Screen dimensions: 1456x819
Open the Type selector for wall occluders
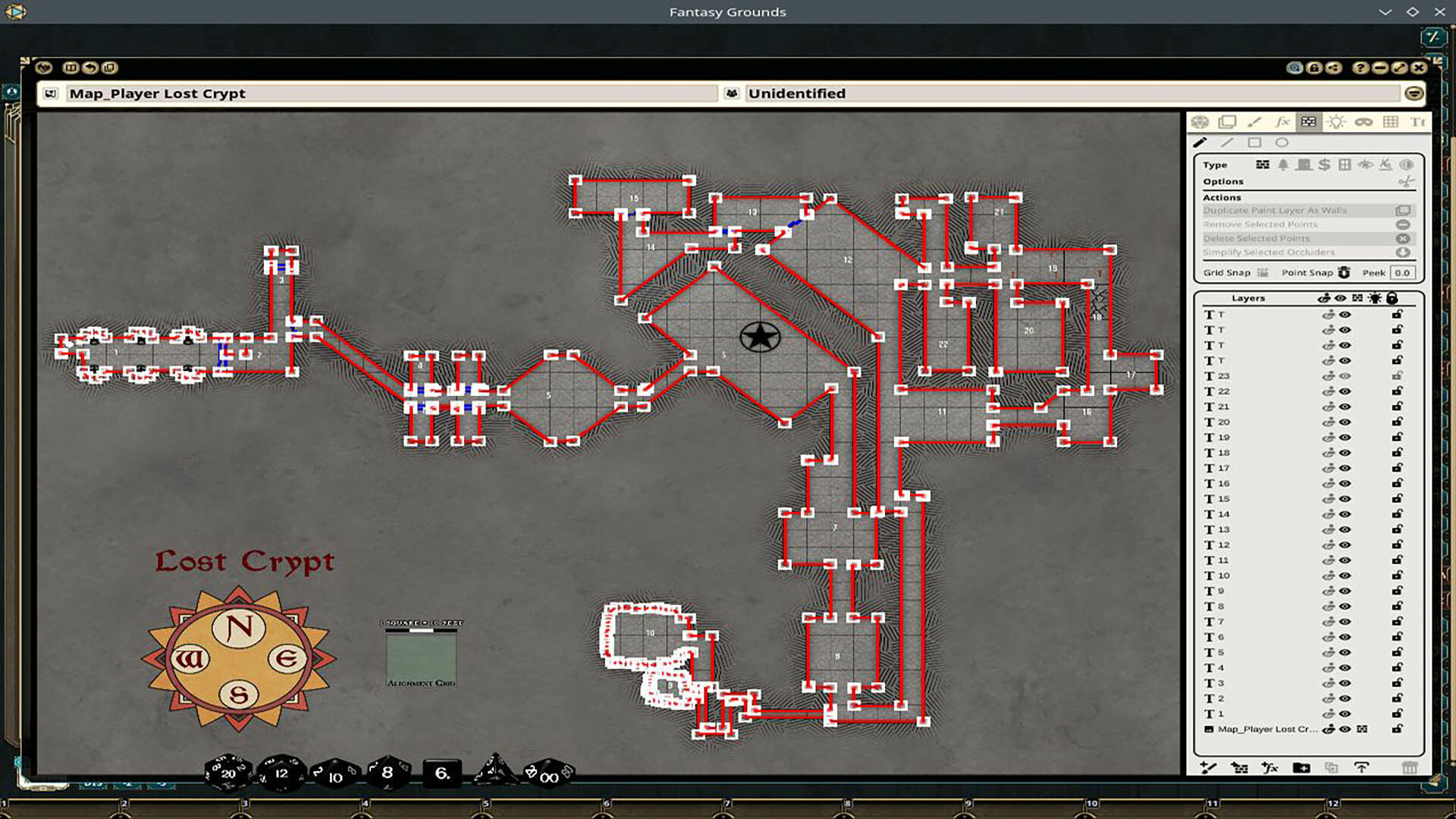(1261, 165)
